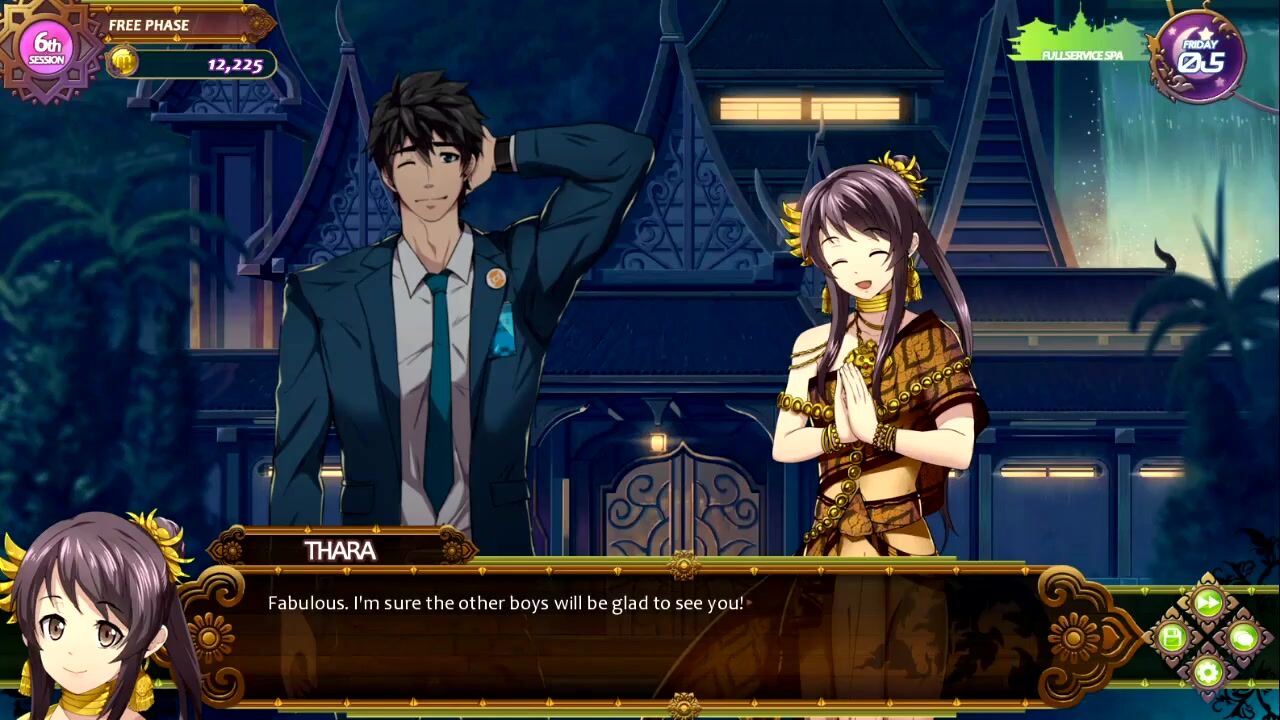
Task: Open settings with the gear icon
Action: click(1208, 671)
